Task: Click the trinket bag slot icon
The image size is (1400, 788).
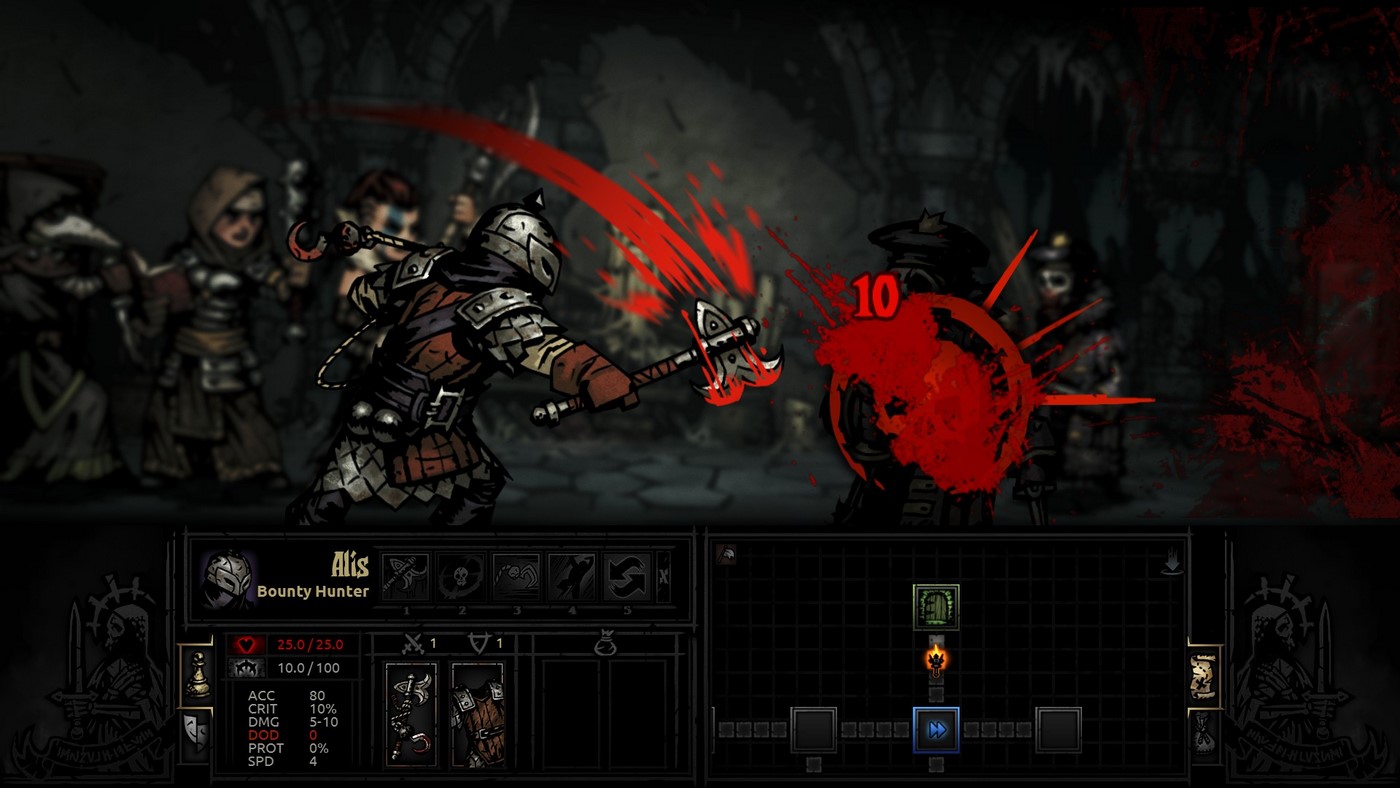Action: (606, 641)
